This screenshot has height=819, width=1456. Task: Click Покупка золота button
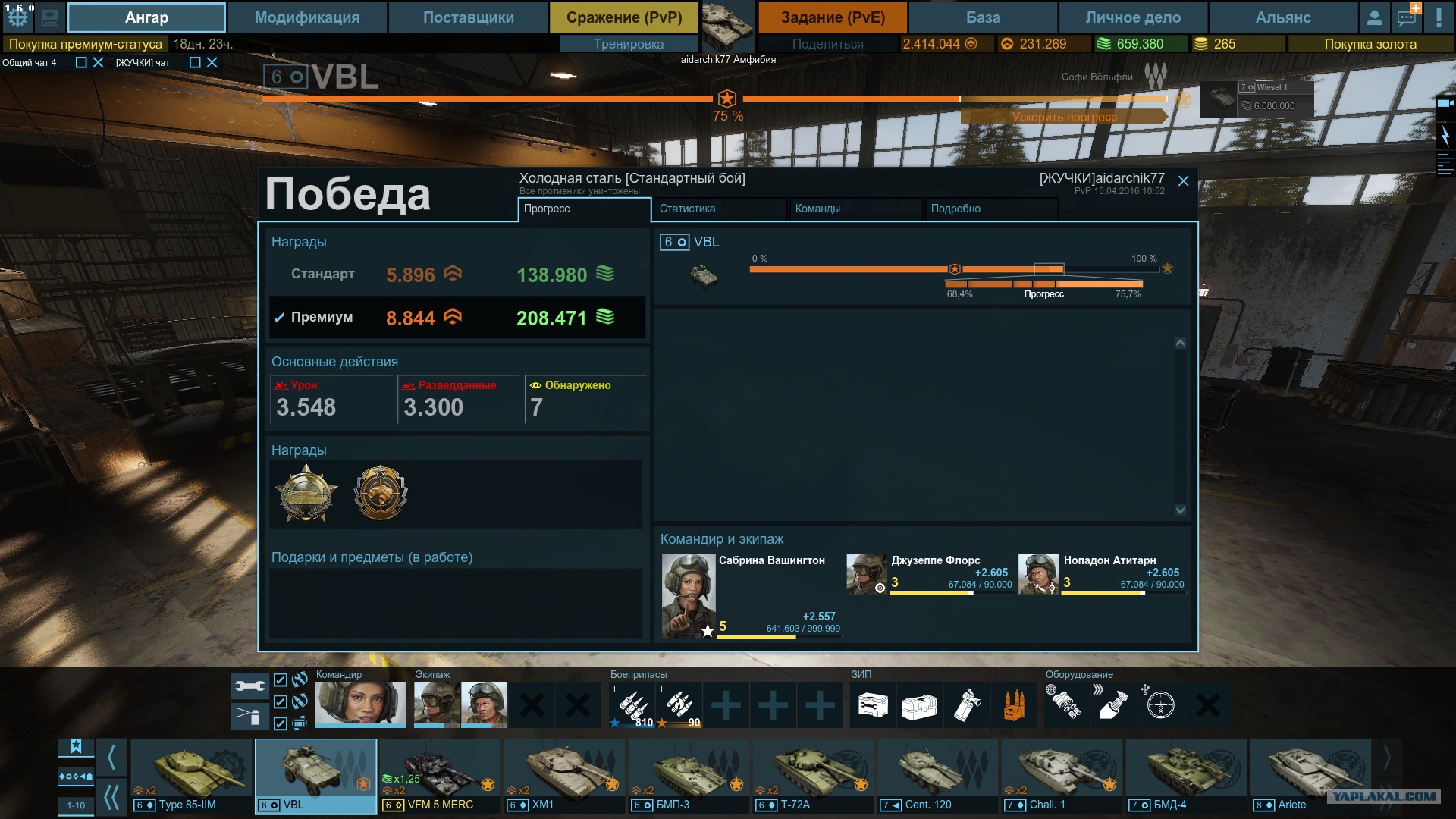click(1370, 44)
